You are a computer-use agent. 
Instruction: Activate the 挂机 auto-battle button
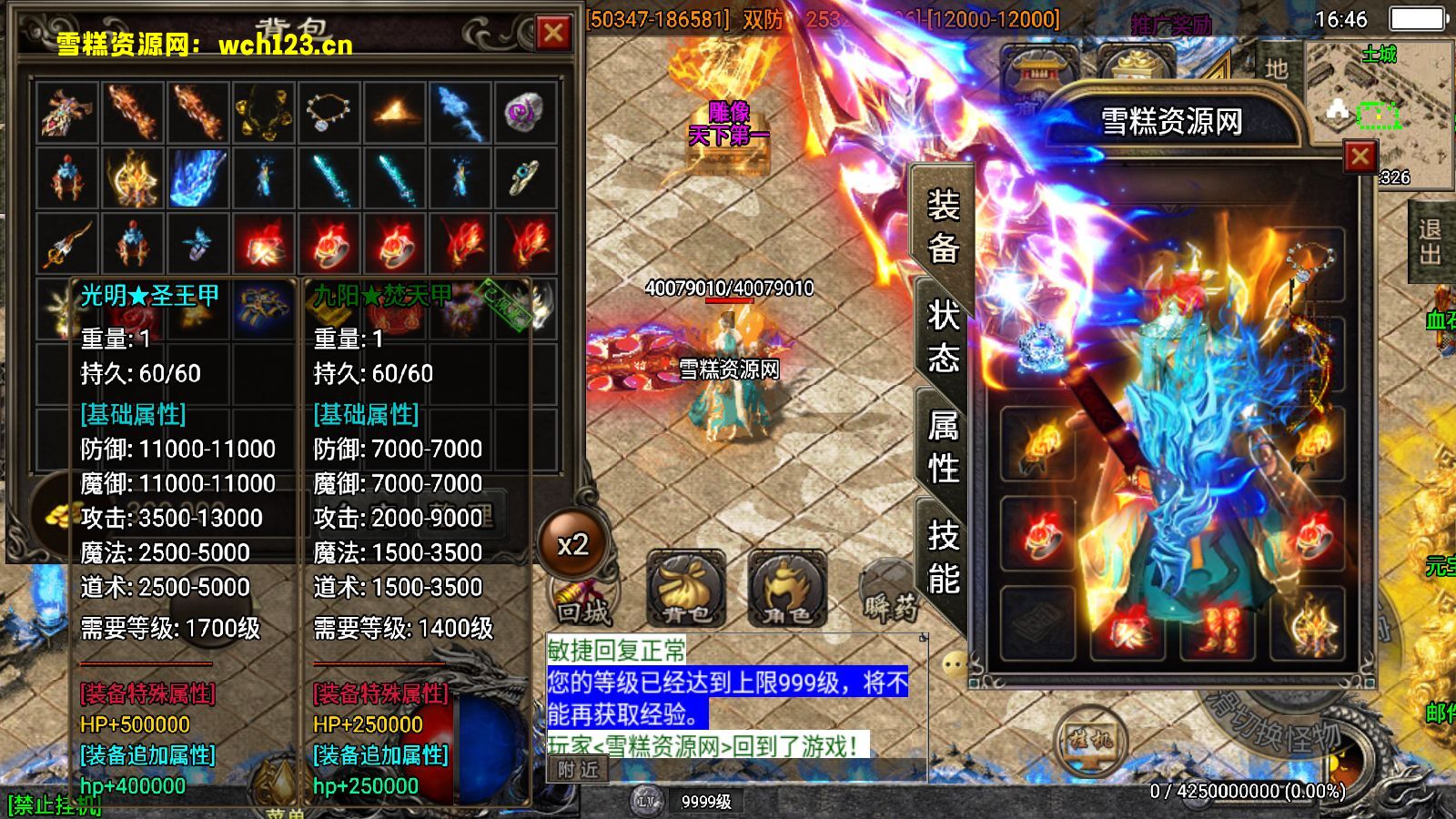coord(1091,740)
